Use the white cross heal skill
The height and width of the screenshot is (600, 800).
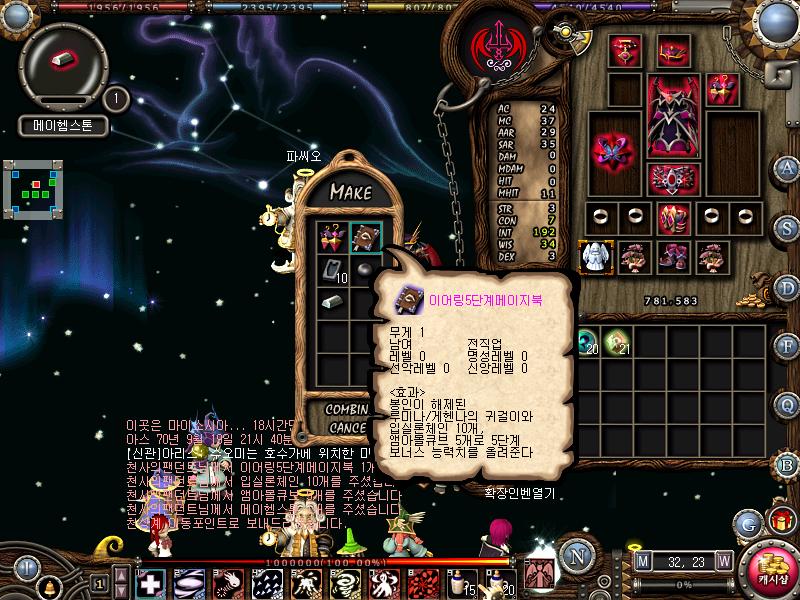150,583
